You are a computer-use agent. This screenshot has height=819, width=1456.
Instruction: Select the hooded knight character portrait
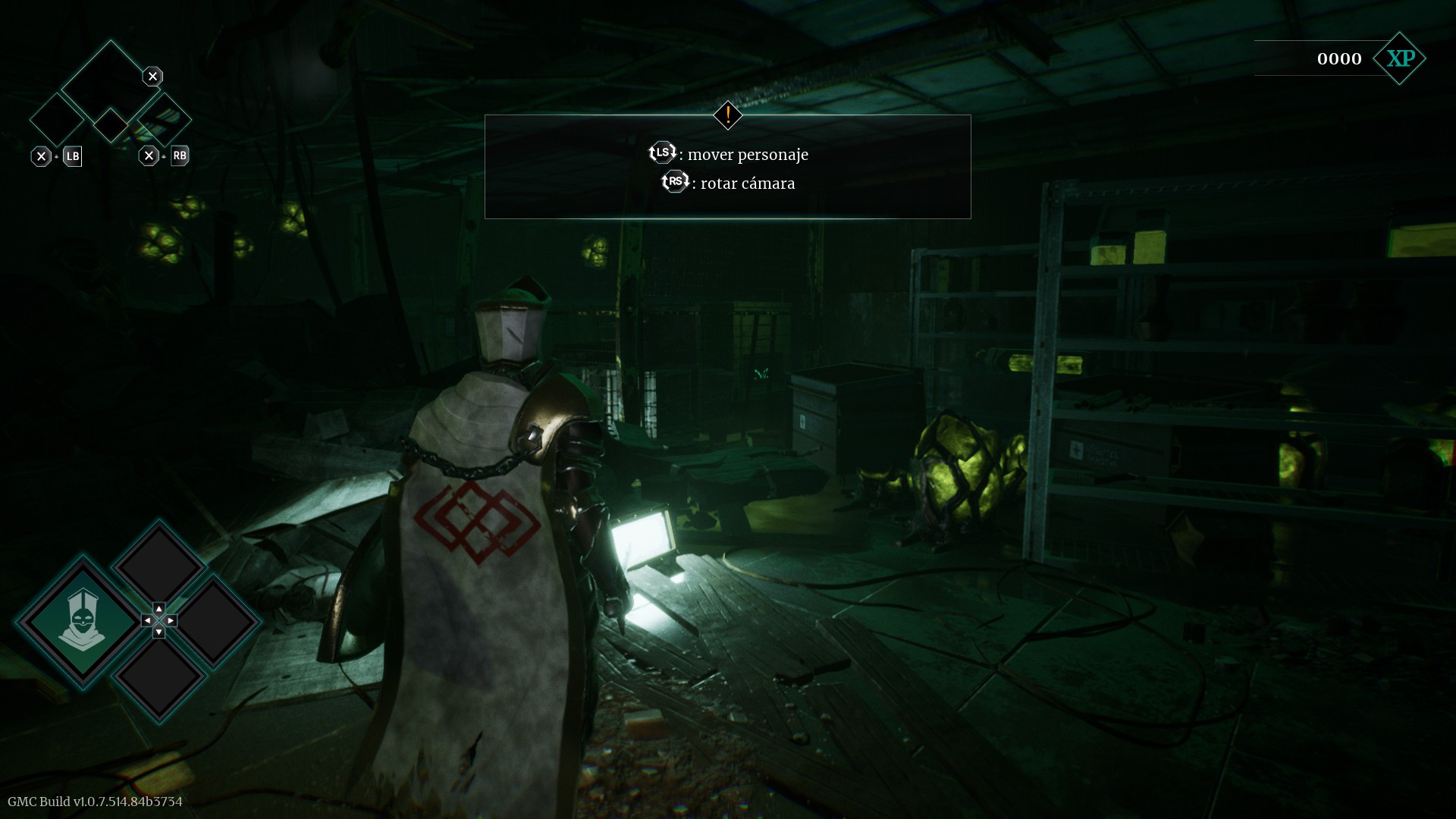[82, 620]
